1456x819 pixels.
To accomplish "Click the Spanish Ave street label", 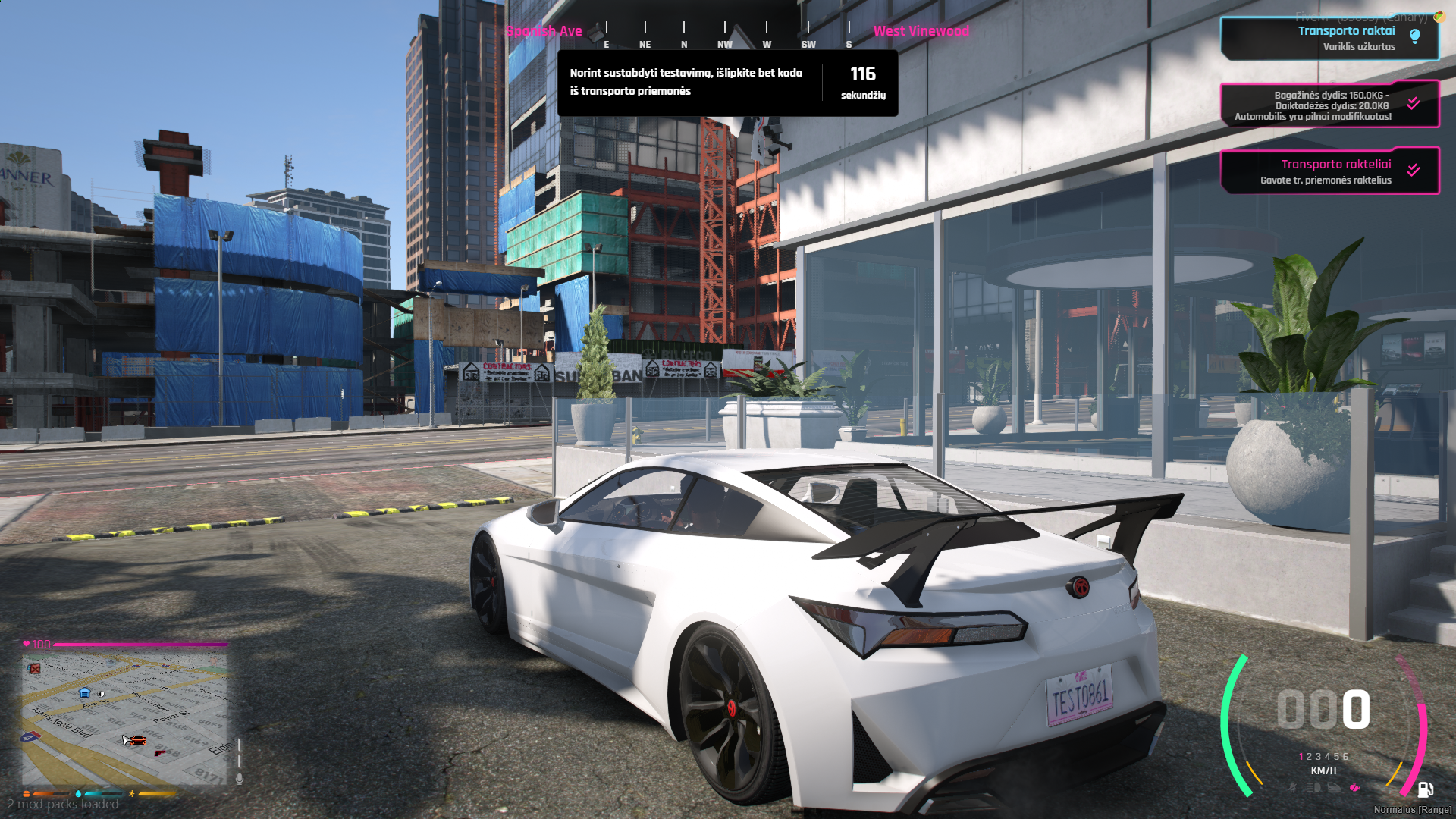I will tap(544, 31).
